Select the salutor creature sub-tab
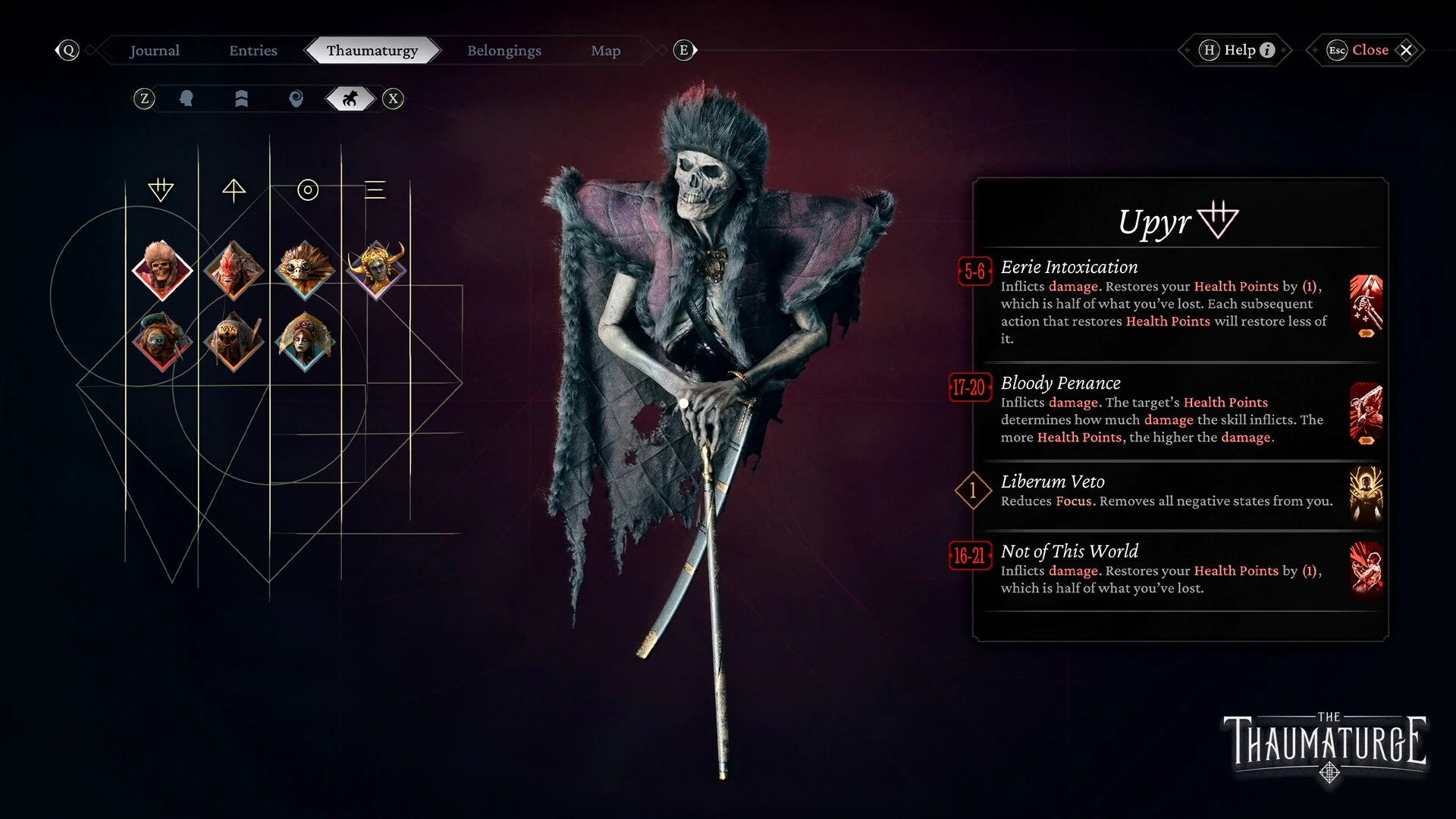This screenshot has width=1456, height=819. coord(350,99)
